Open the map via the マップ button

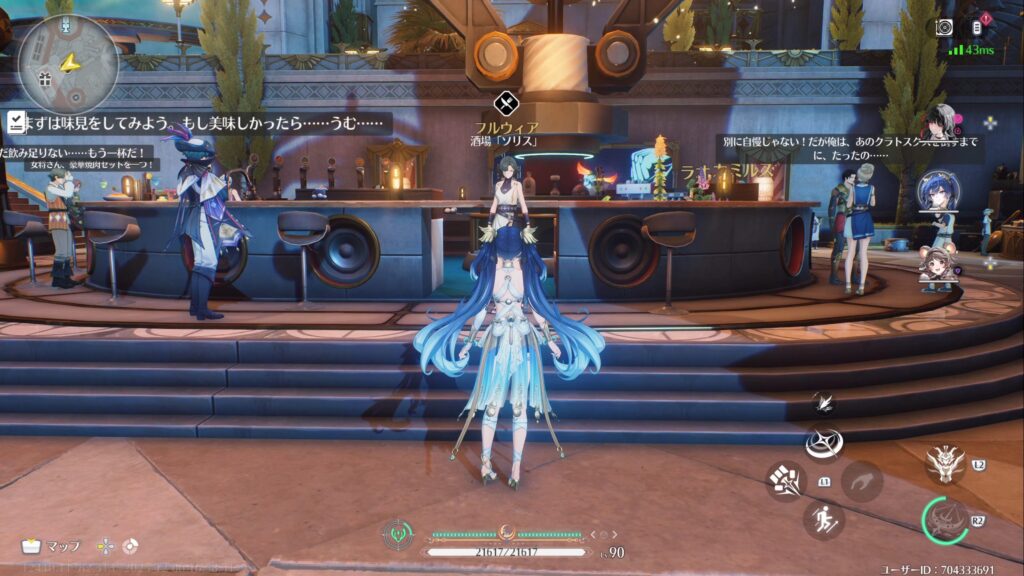51,546
